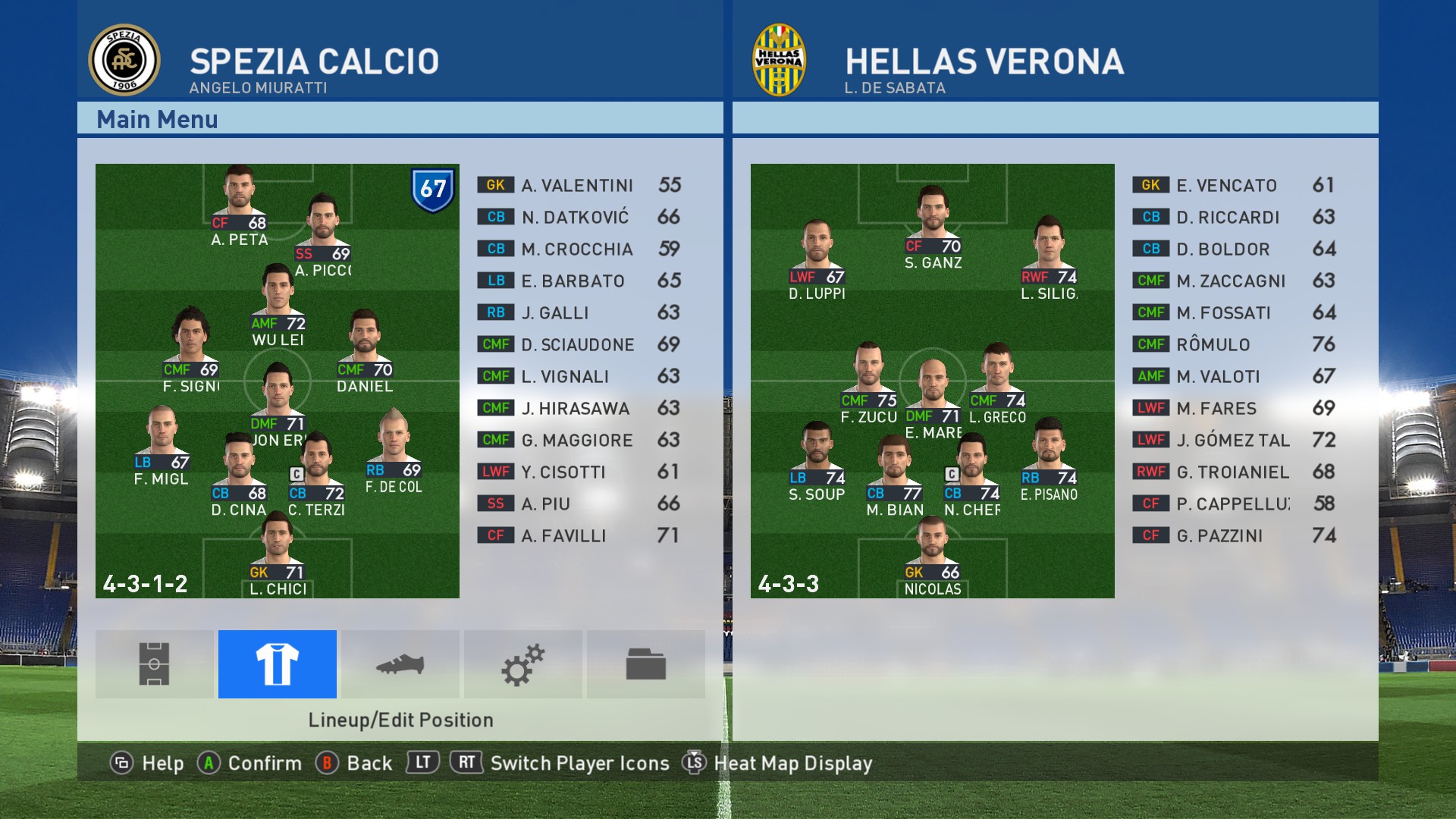
Task: Choose substitute N. Datković from the bench
Action: (579, 218)
